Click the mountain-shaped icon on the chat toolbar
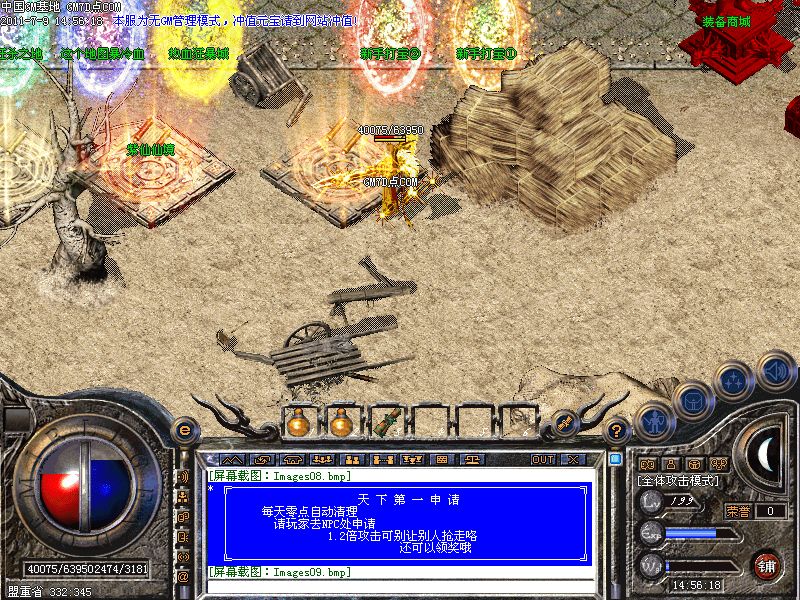 (x=232, y=460)
